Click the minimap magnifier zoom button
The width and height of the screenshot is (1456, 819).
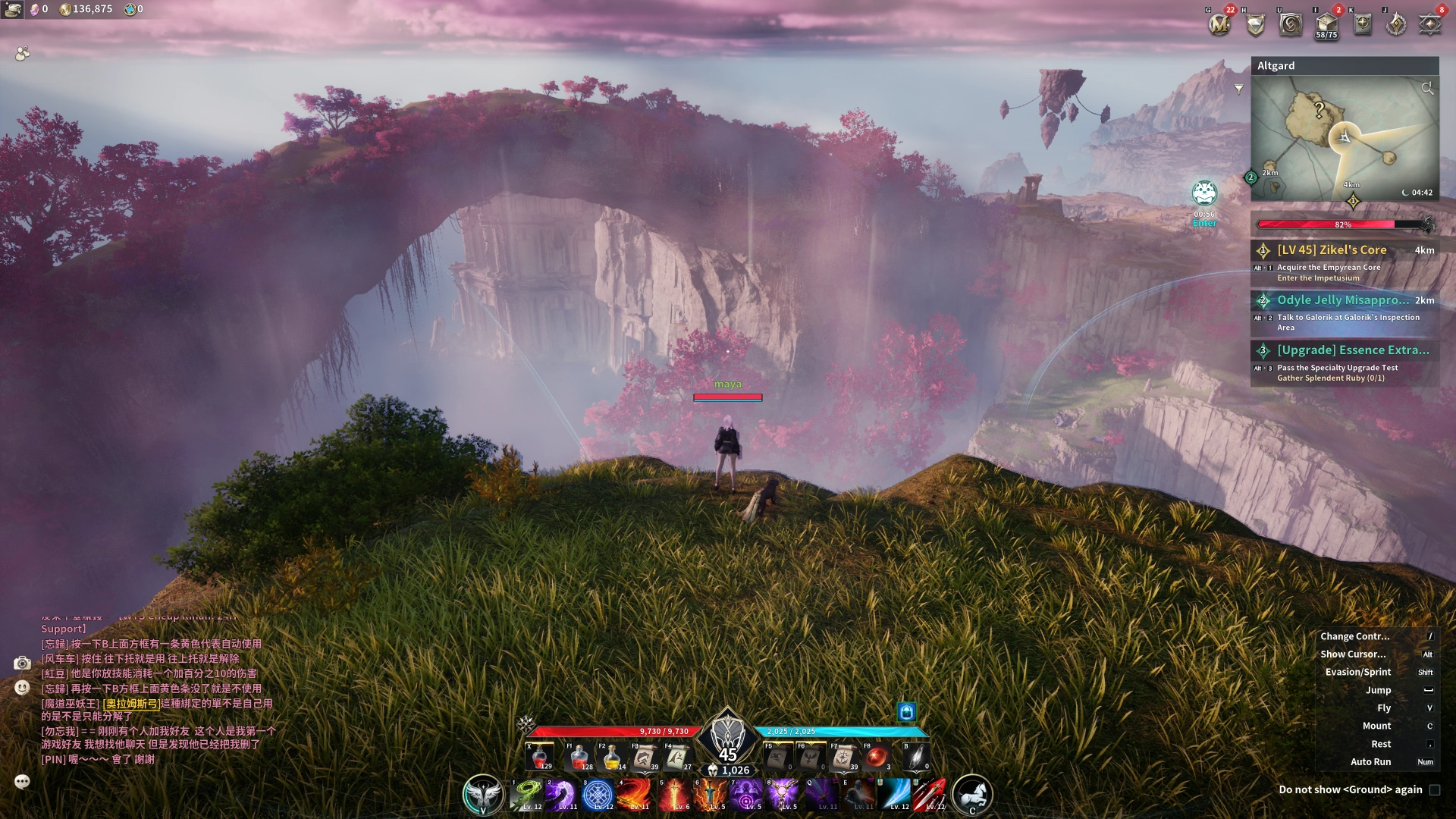coord(1427,89)
